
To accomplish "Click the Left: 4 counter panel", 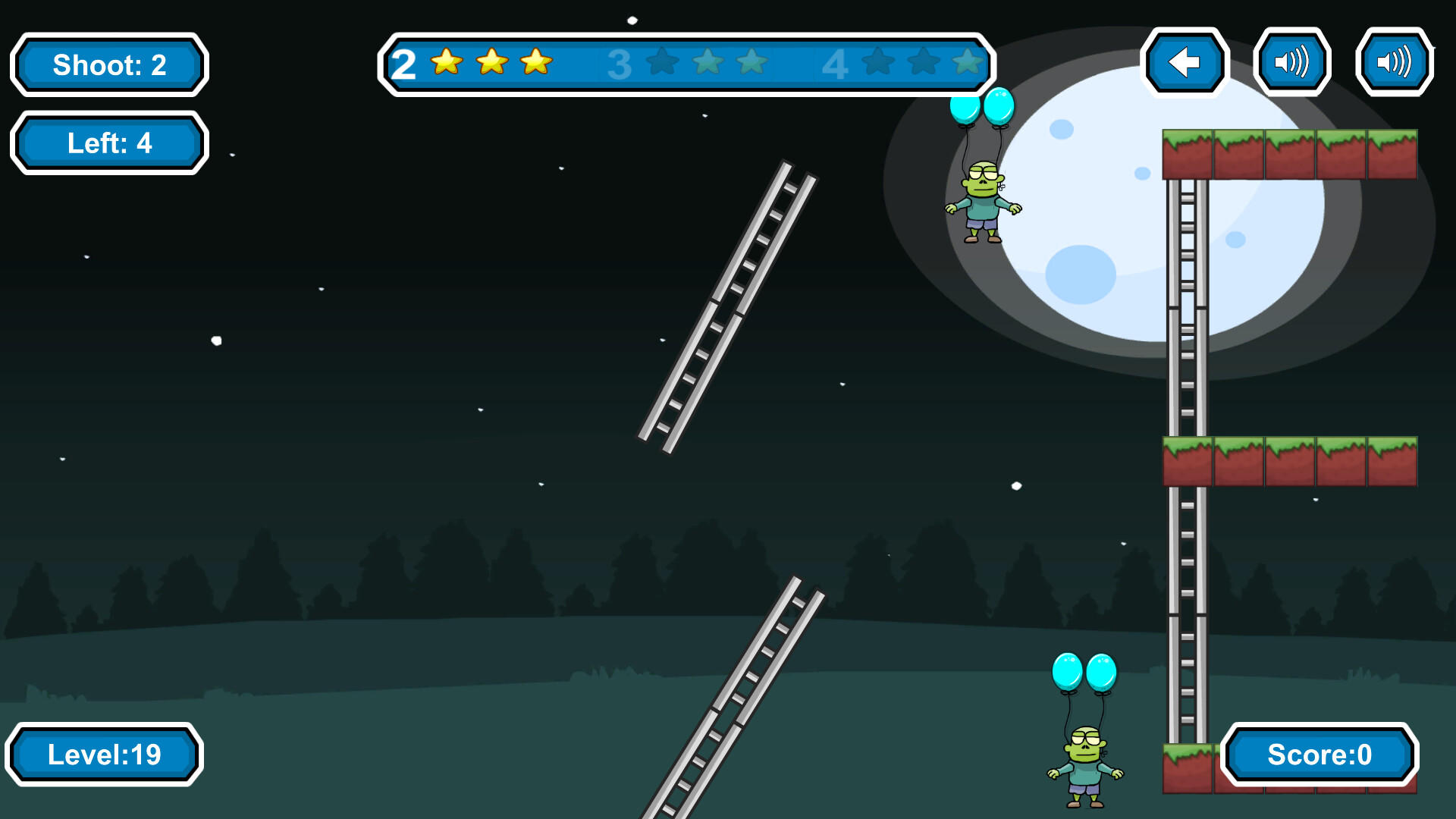I will [x=108, y=142].
